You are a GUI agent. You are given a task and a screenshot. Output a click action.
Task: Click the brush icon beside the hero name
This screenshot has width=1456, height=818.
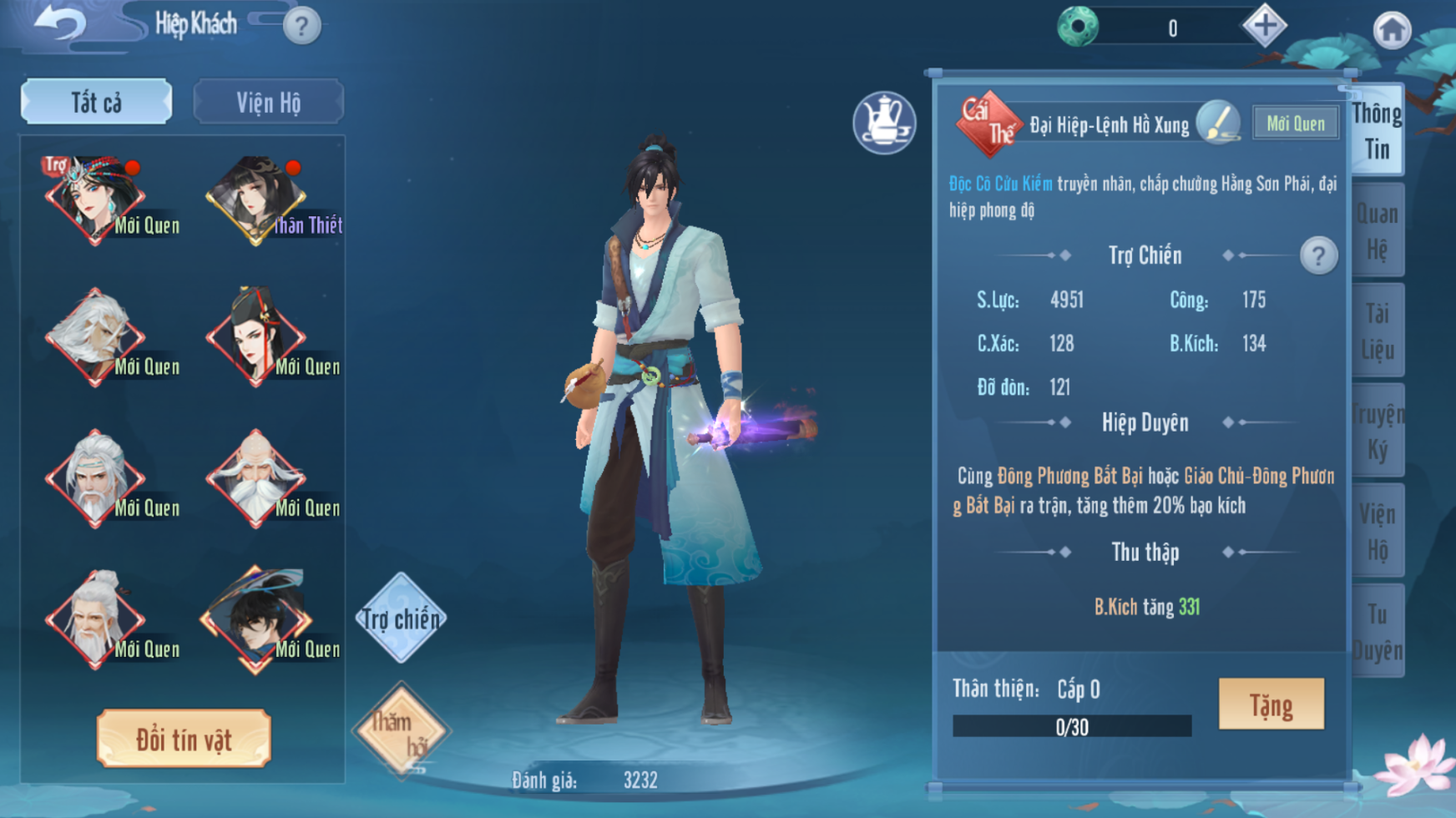click(x=1217, y=123)
